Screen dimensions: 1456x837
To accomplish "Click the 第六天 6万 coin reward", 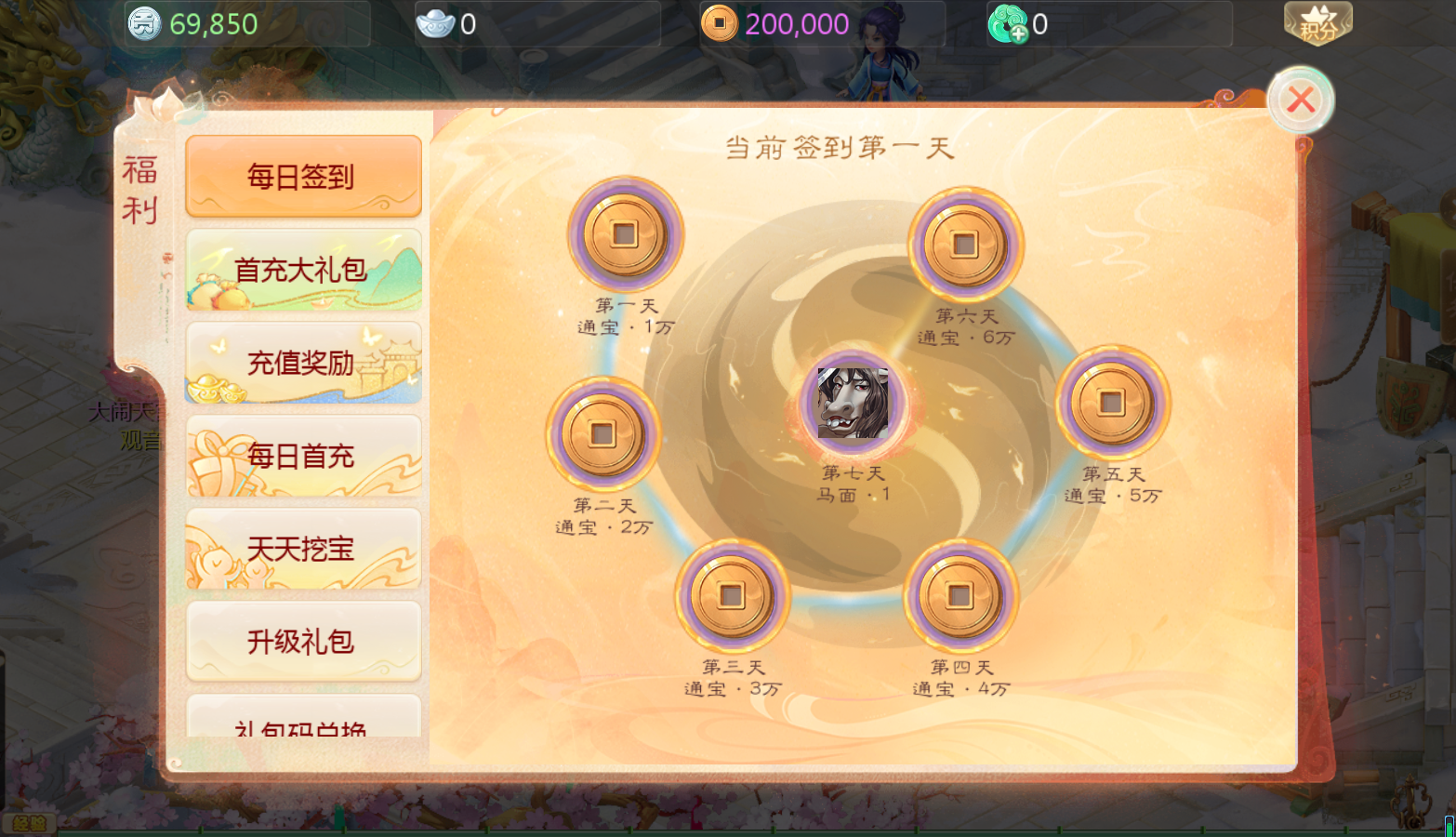I will click(x=965, y=245).
